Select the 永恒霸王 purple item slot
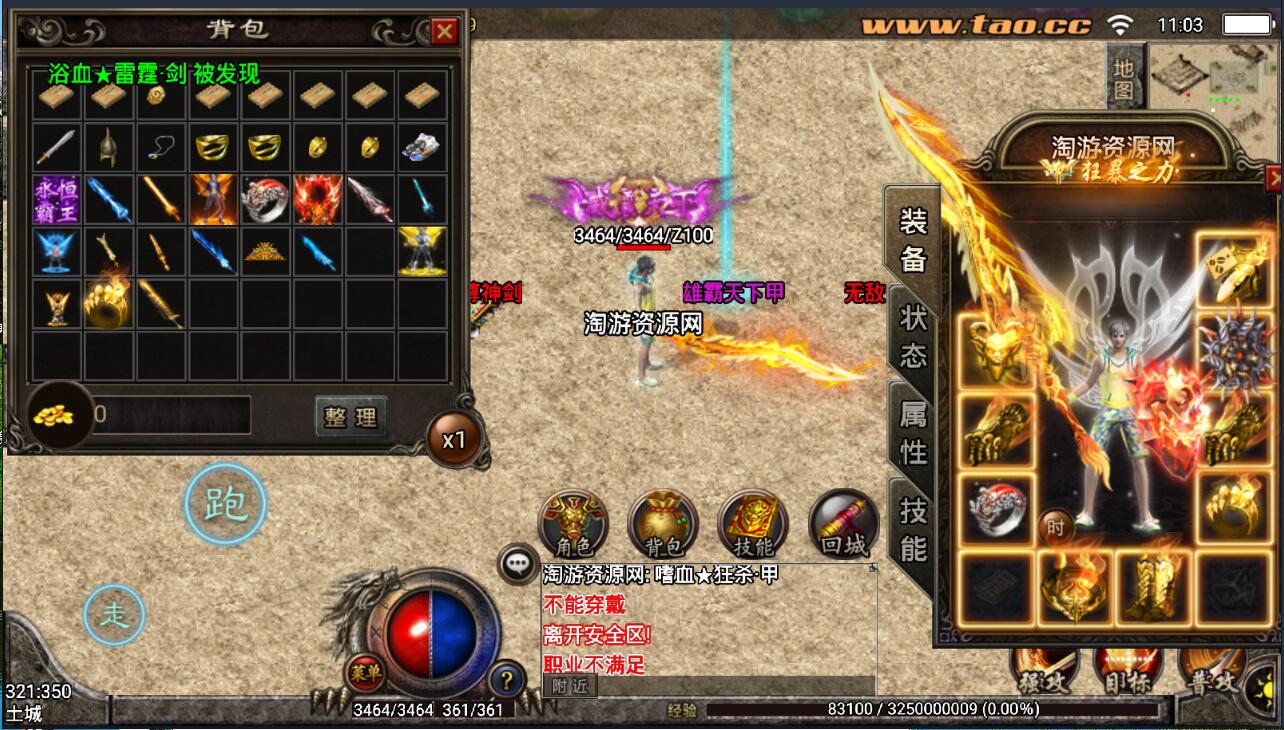 [x=56, y=199]
